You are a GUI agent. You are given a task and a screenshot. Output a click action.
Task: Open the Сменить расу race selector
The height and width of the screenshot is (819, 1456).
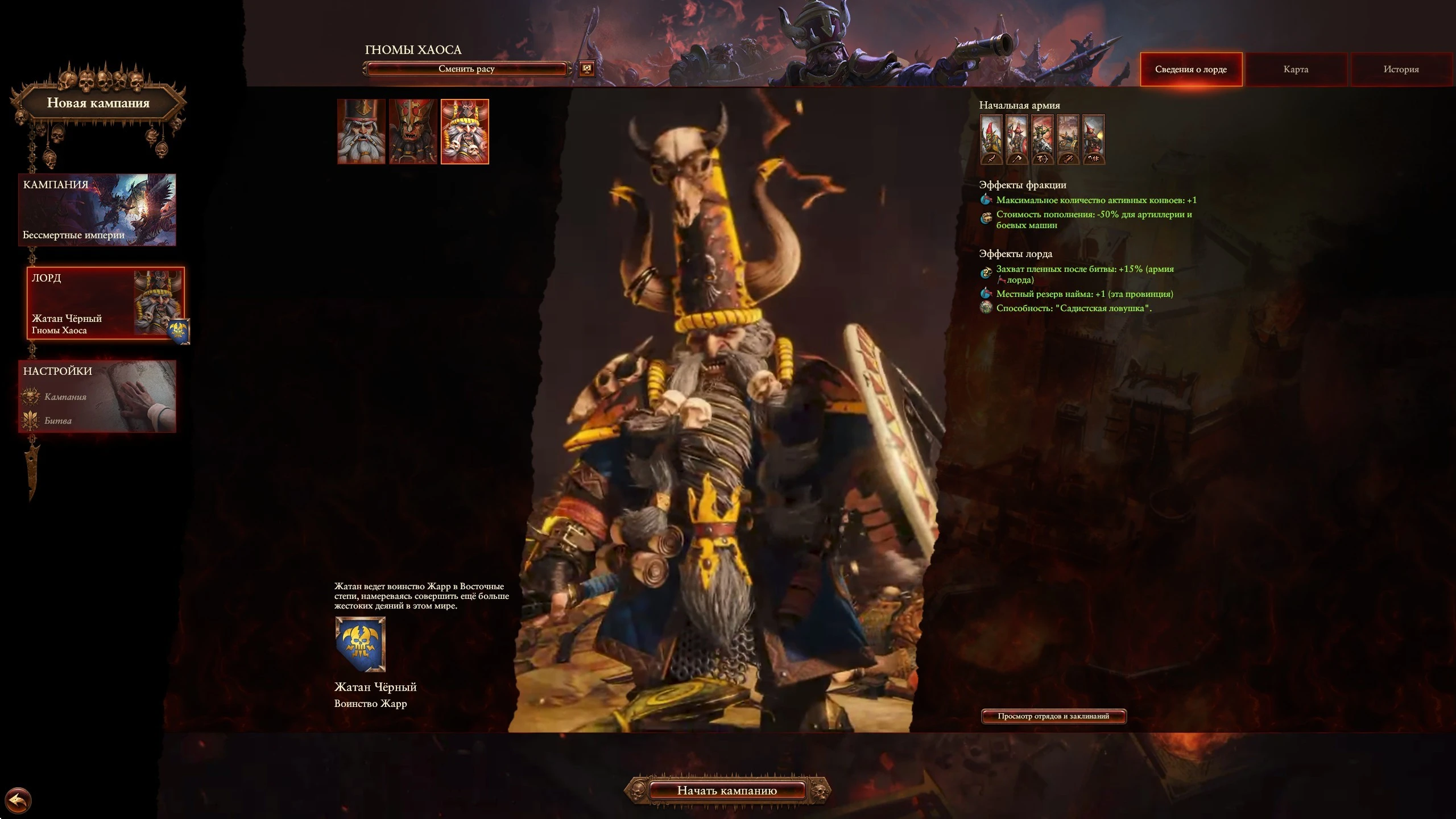468,69
